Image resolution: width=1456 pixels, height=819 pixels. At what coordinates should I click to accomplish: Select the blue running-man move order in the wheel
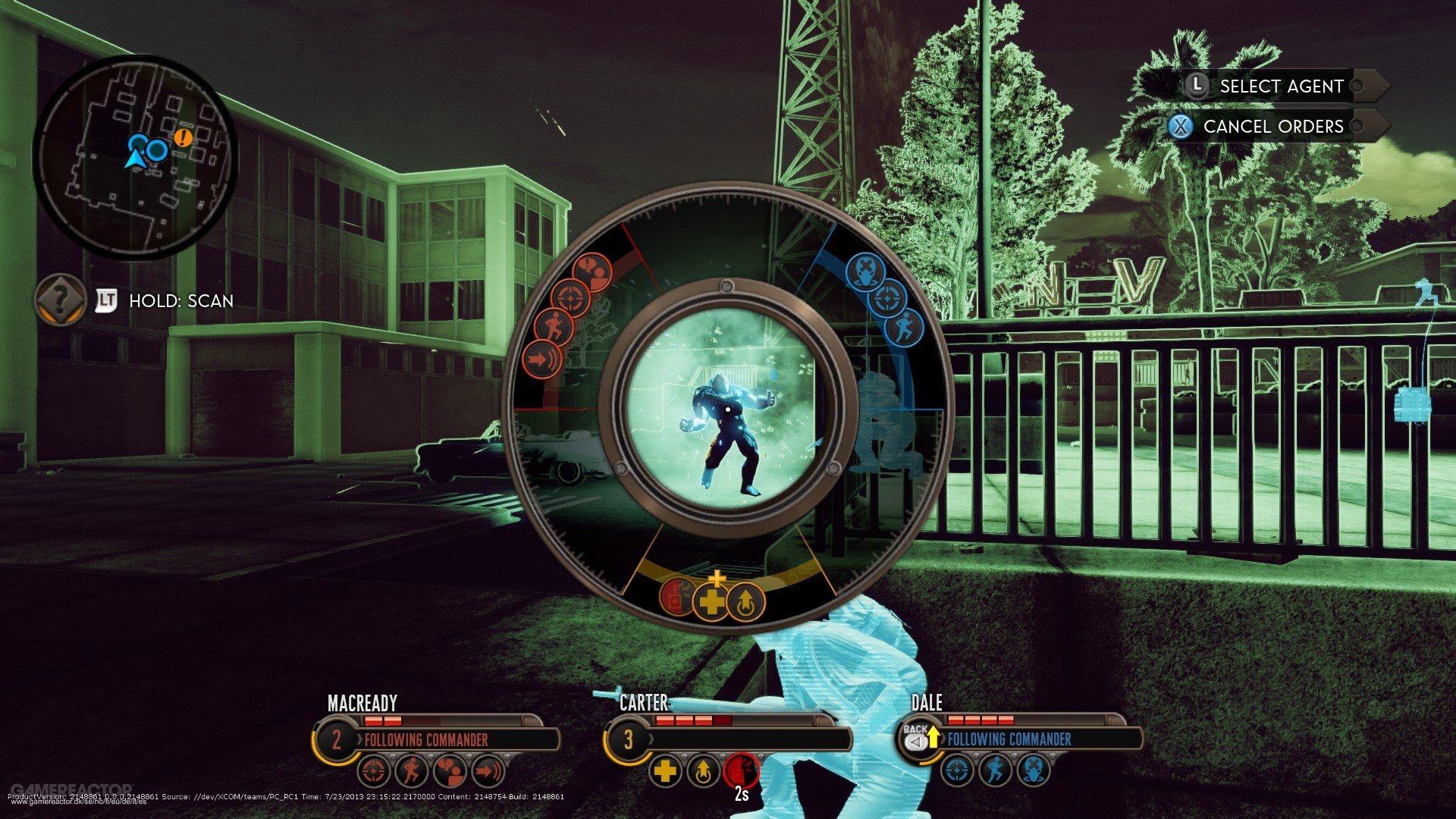(x=903, y=328)
